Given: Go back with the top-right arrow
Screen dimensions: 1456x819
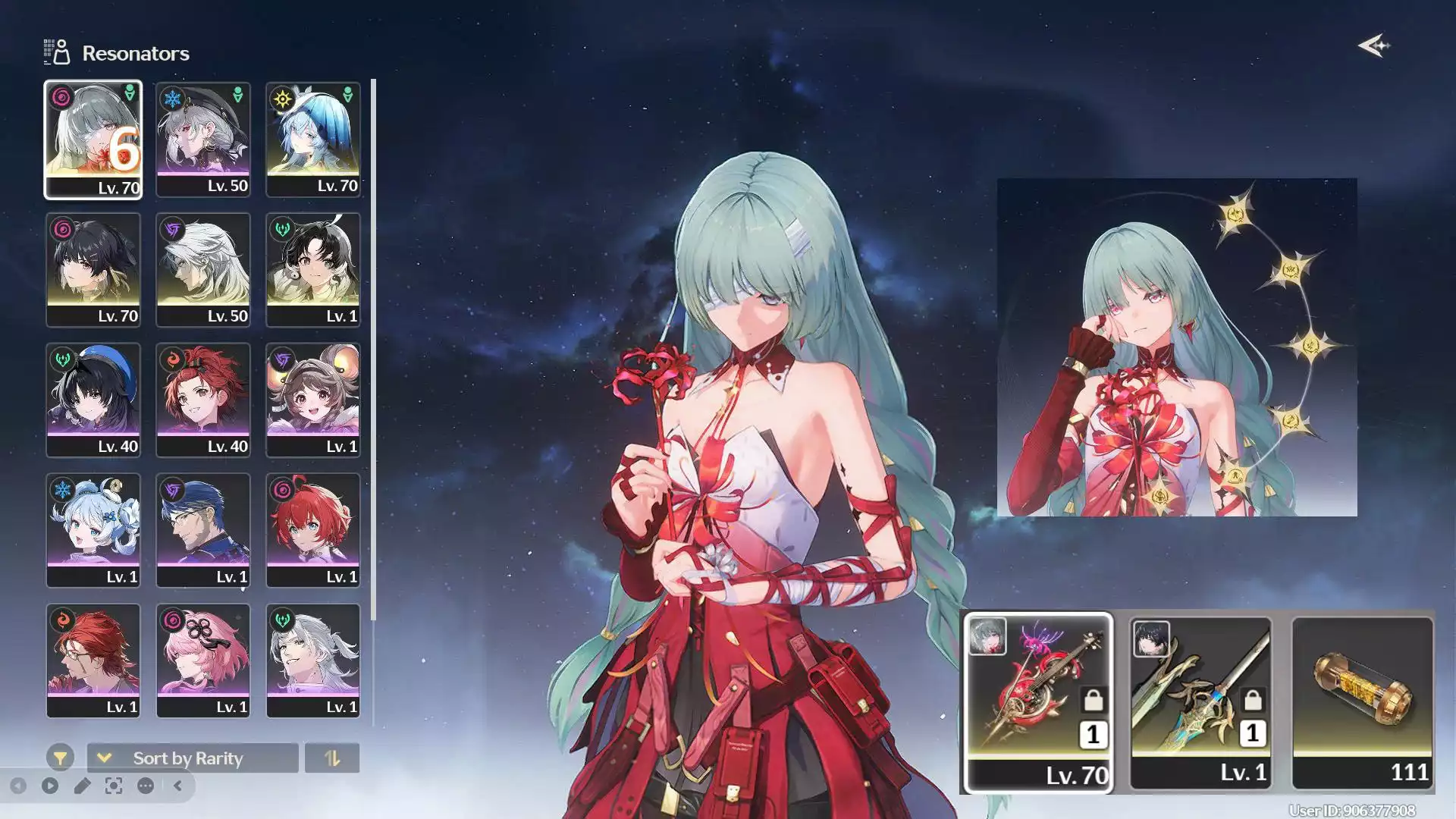Looking at the screenshot, I should coord(1373,46).
